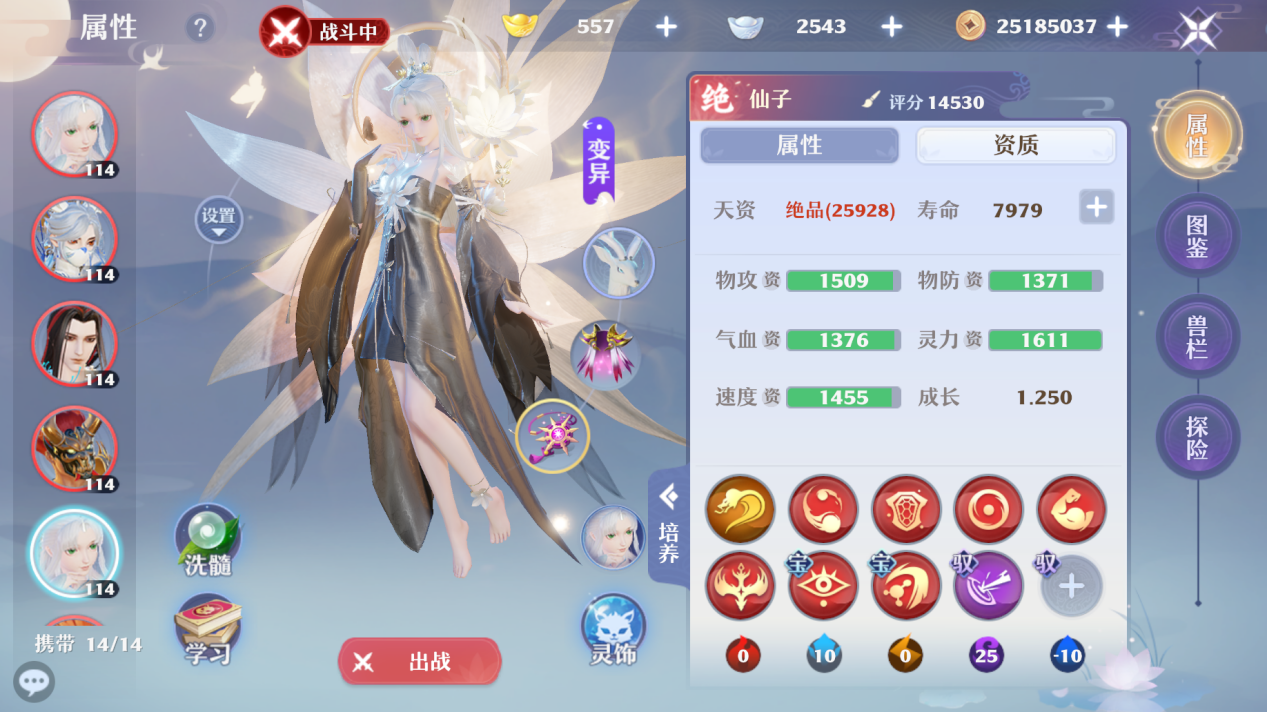Image resolution: width=1267 pixels, height=712 pixels.
Task: Open the 探险 side menu
Action: (x=1197, y=438)
